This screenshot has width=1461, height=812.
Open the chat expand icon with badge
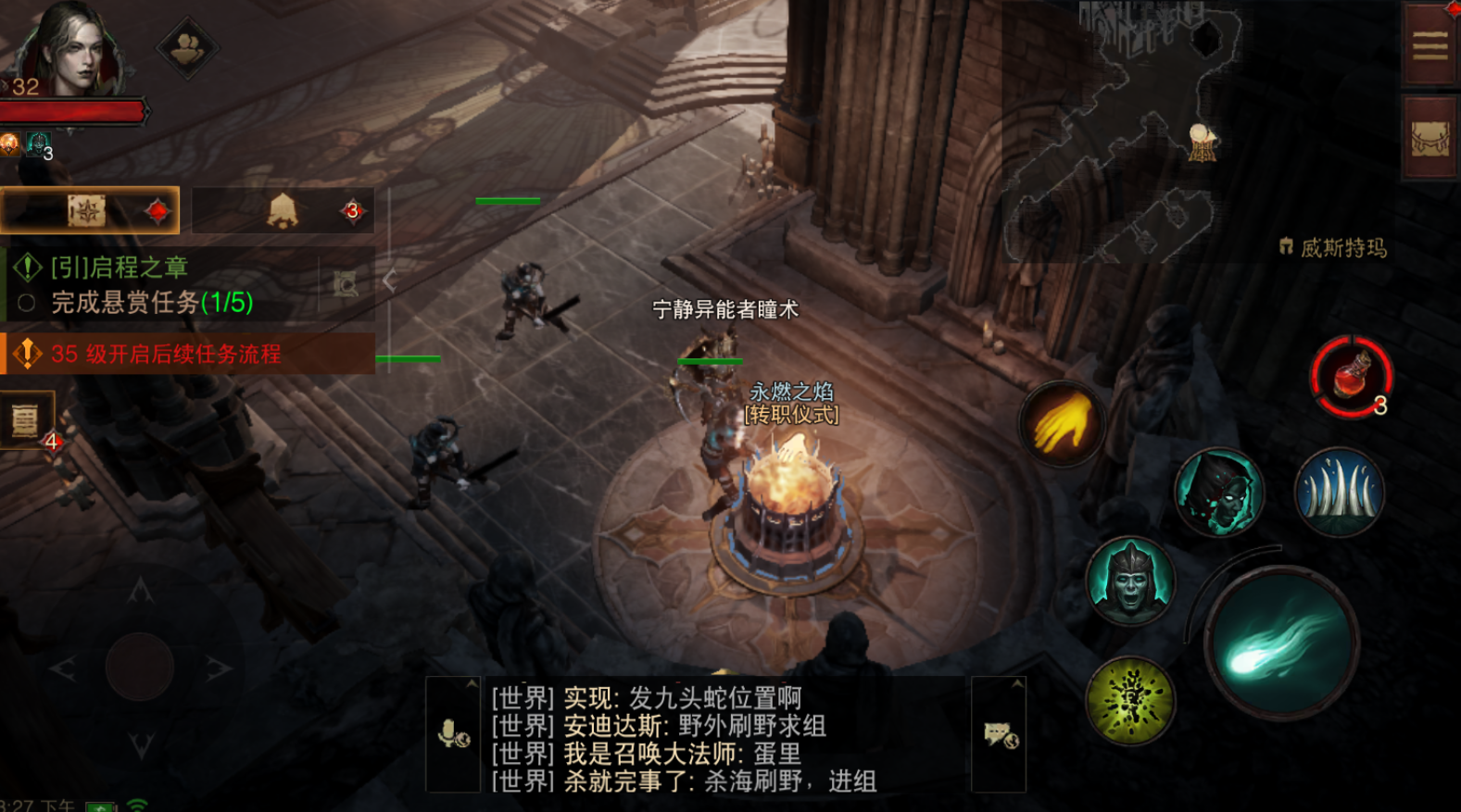[x=999, y=736]
